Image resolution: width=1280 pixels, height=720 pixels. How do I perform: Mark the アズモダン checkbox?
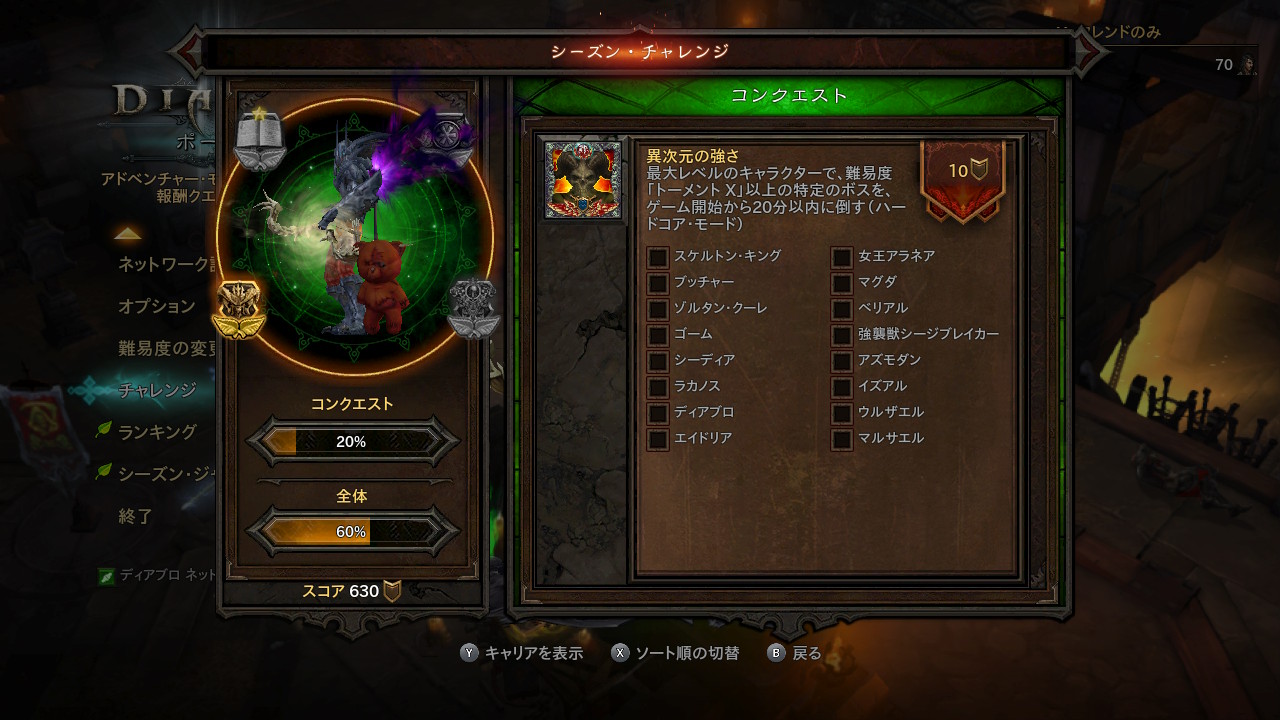[842, 361]
